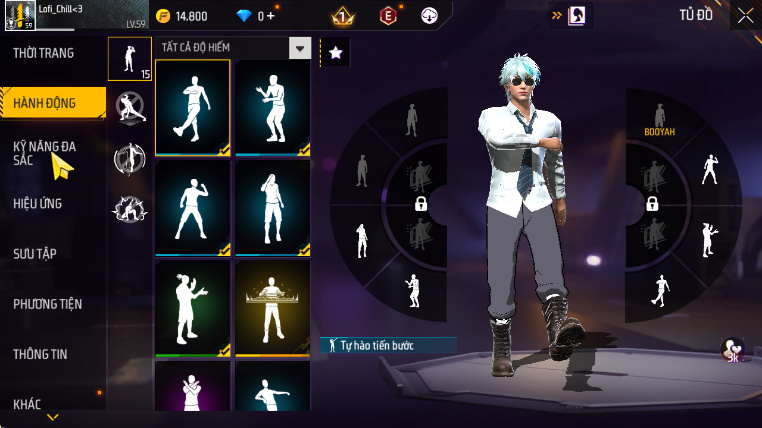Screen dimensions: 762x428
Task: Select the Booyah emote wheel slot
Action: (x=659, y=119)
